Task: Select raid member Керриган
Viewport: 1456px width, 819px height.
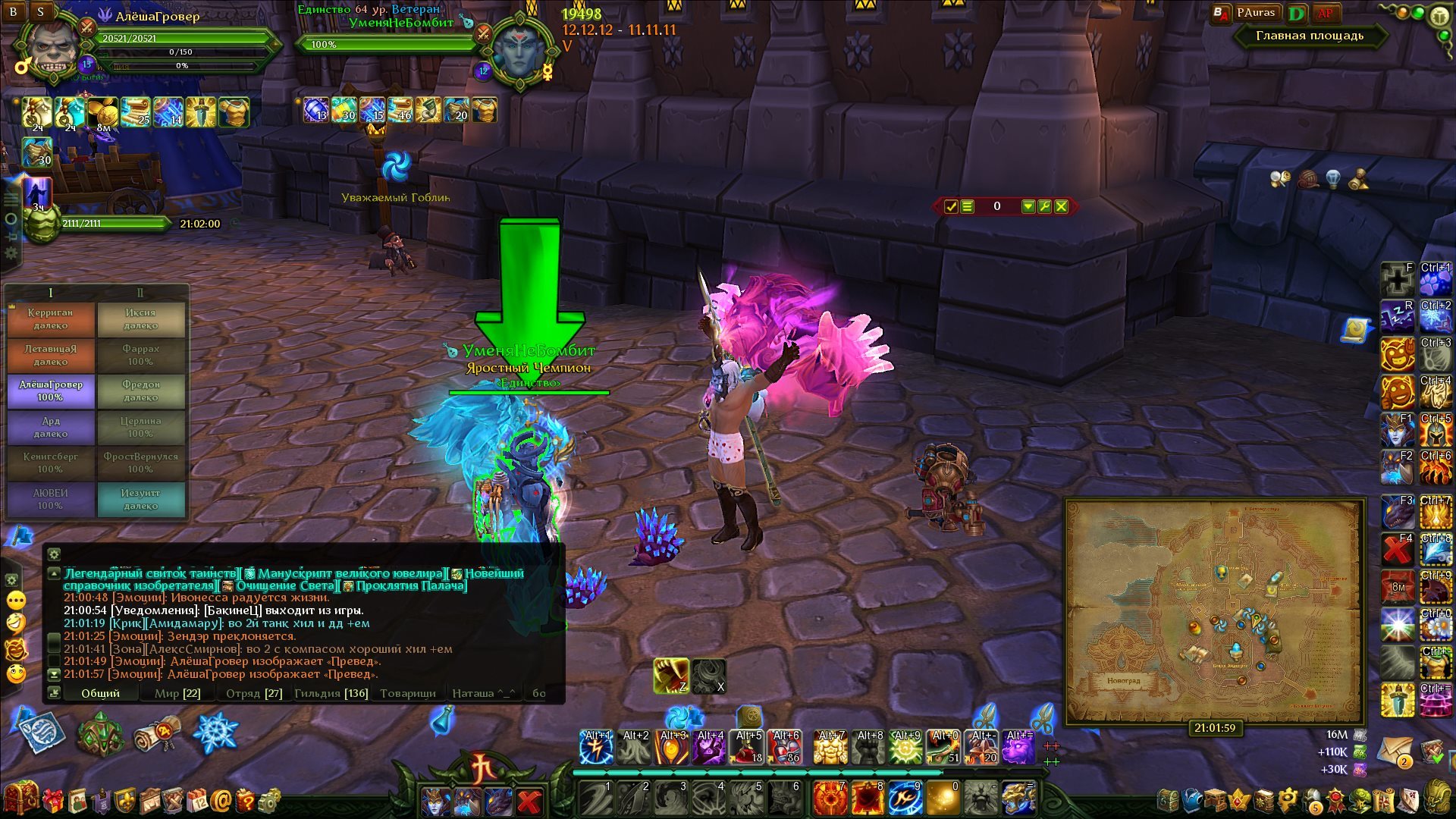Action: click(51, 319)
